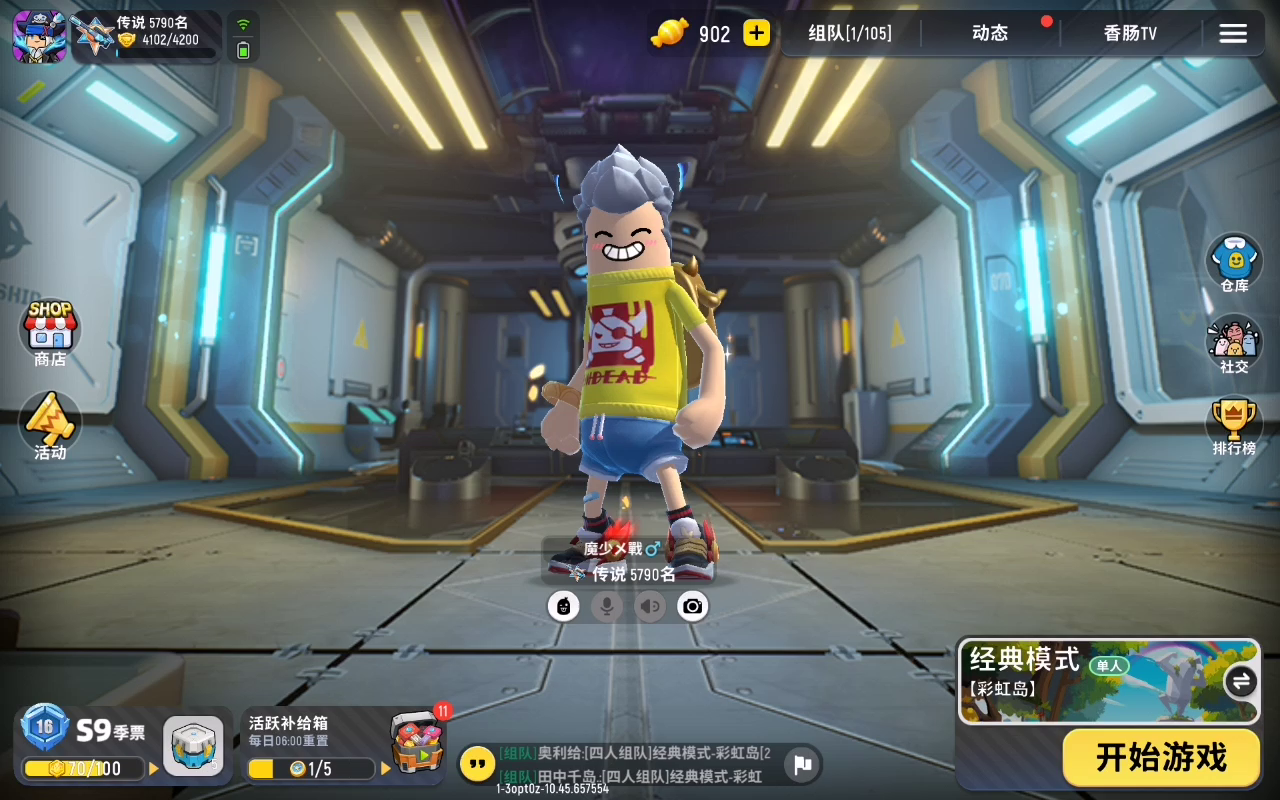Click the plus to buy candy currency
Image resolution: width=1280 pixels, height=800 pixels.
coord(757,33)
